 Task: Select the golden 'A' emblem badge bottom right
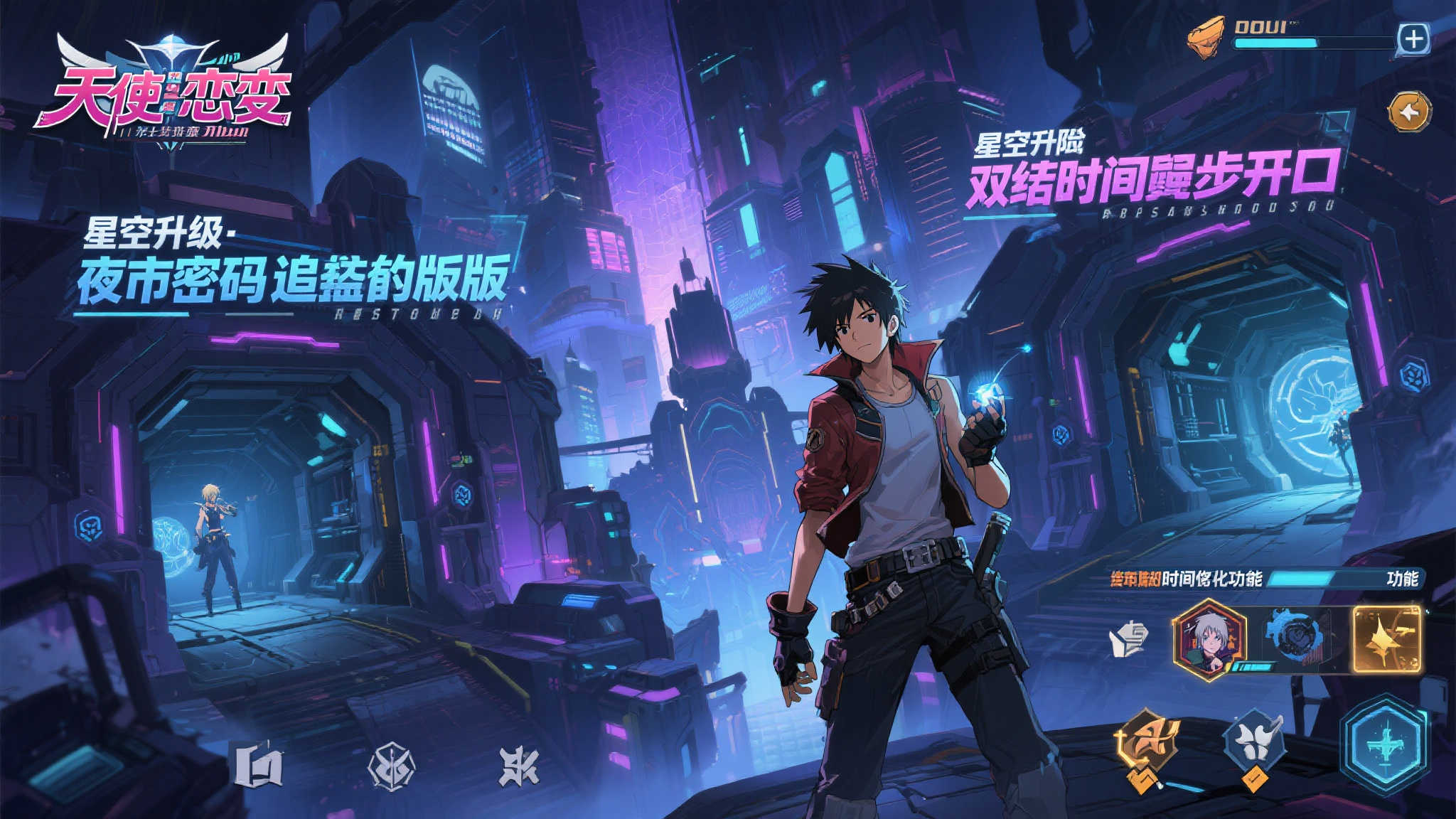point(1151,737)
